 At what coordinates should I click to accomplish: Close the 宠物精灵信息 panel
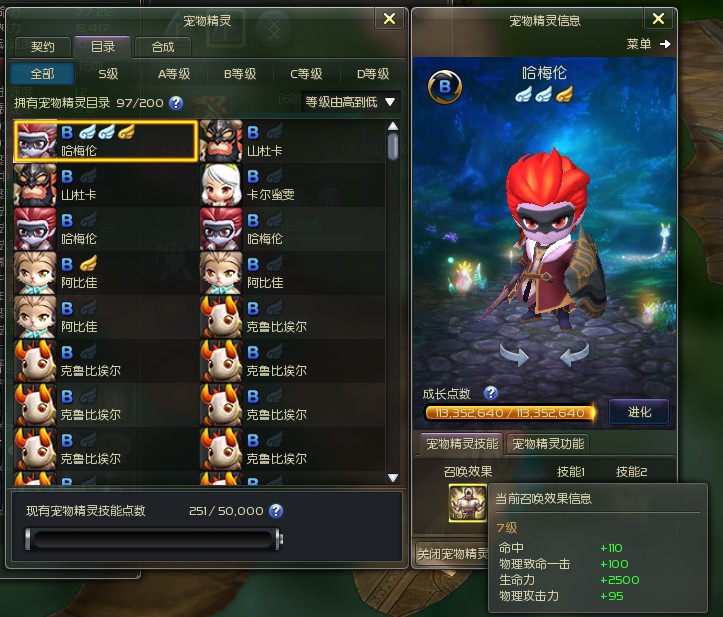tap(658, 19)
